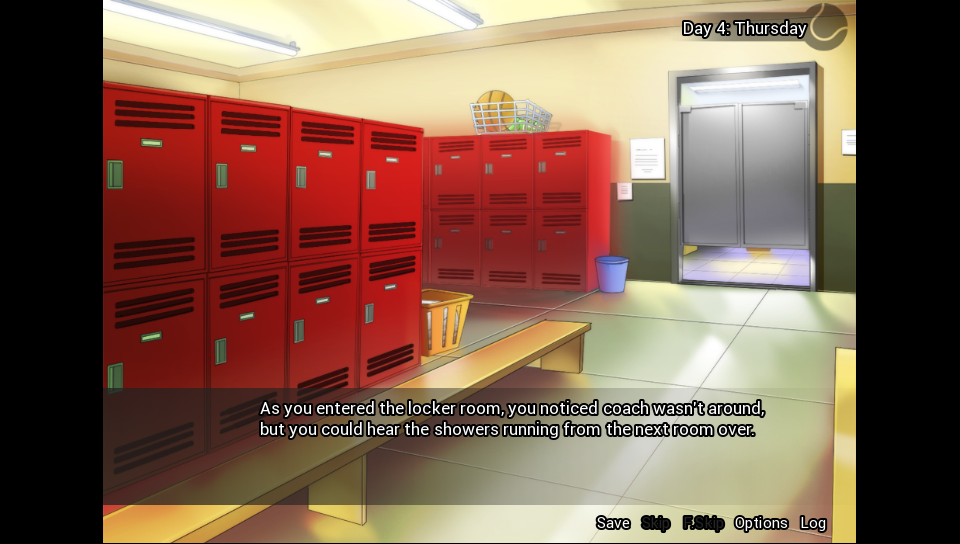The height and width of the screenshot is (544, 960).
Task: Open the Save menu
Action: tap(613, 523)
